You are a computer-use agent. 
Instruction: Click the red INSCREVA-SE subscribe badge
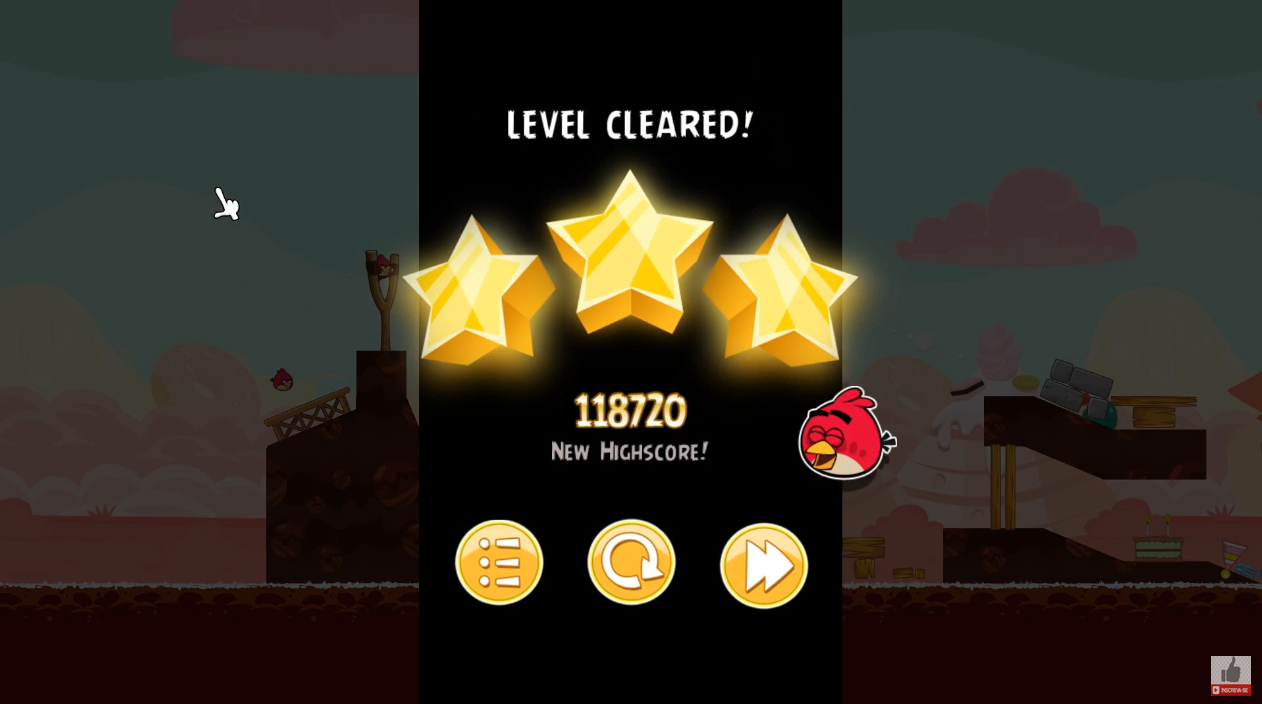pos(1230,689)
